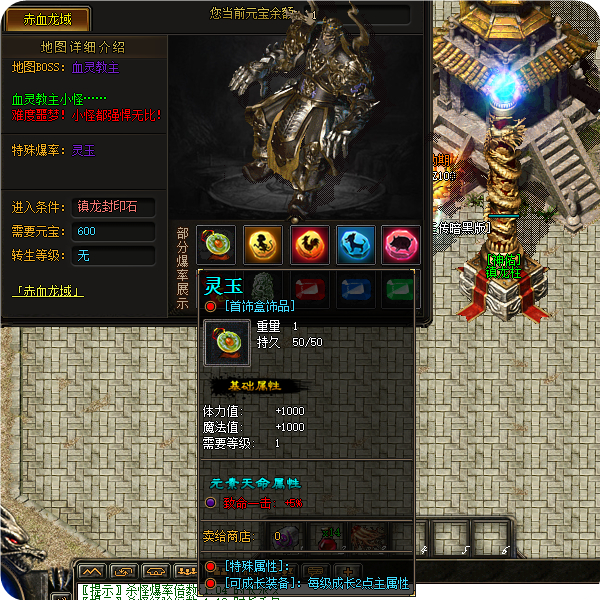Select the red rooster zodiac stone
The width and height of the screenshot is (600, 600).
pyautogui.click(x=310, y=243)
